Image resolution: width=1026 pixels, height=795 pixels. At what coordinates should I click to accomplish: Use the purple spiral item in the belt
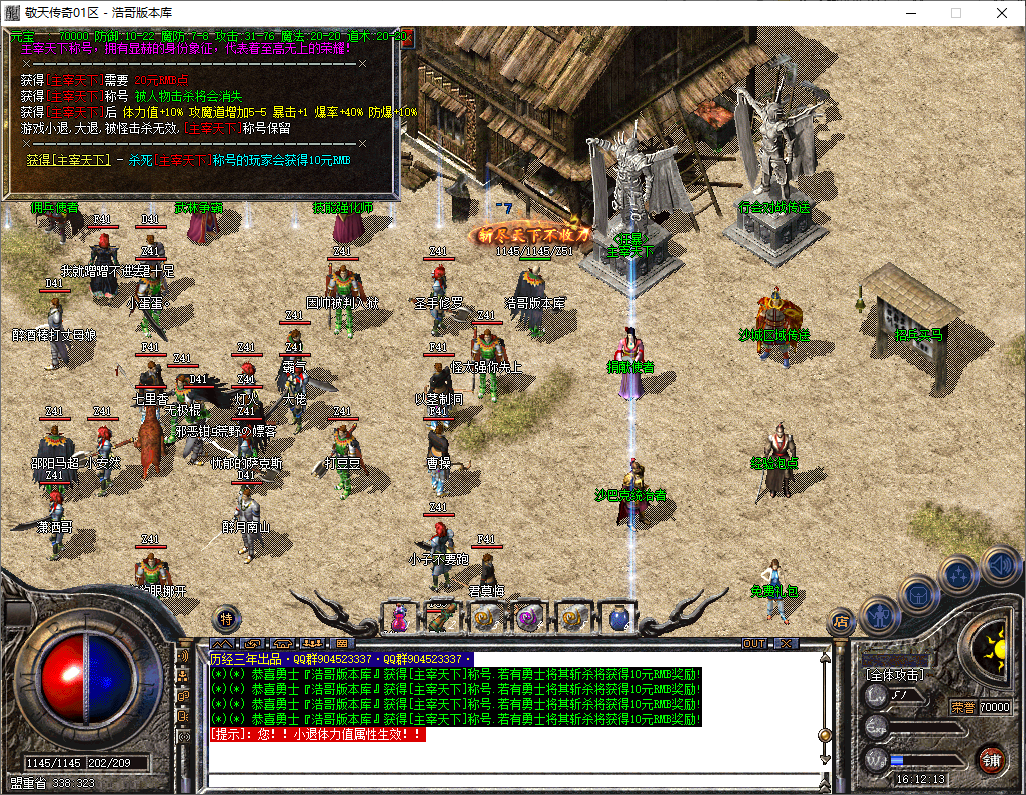click(529, 618)
